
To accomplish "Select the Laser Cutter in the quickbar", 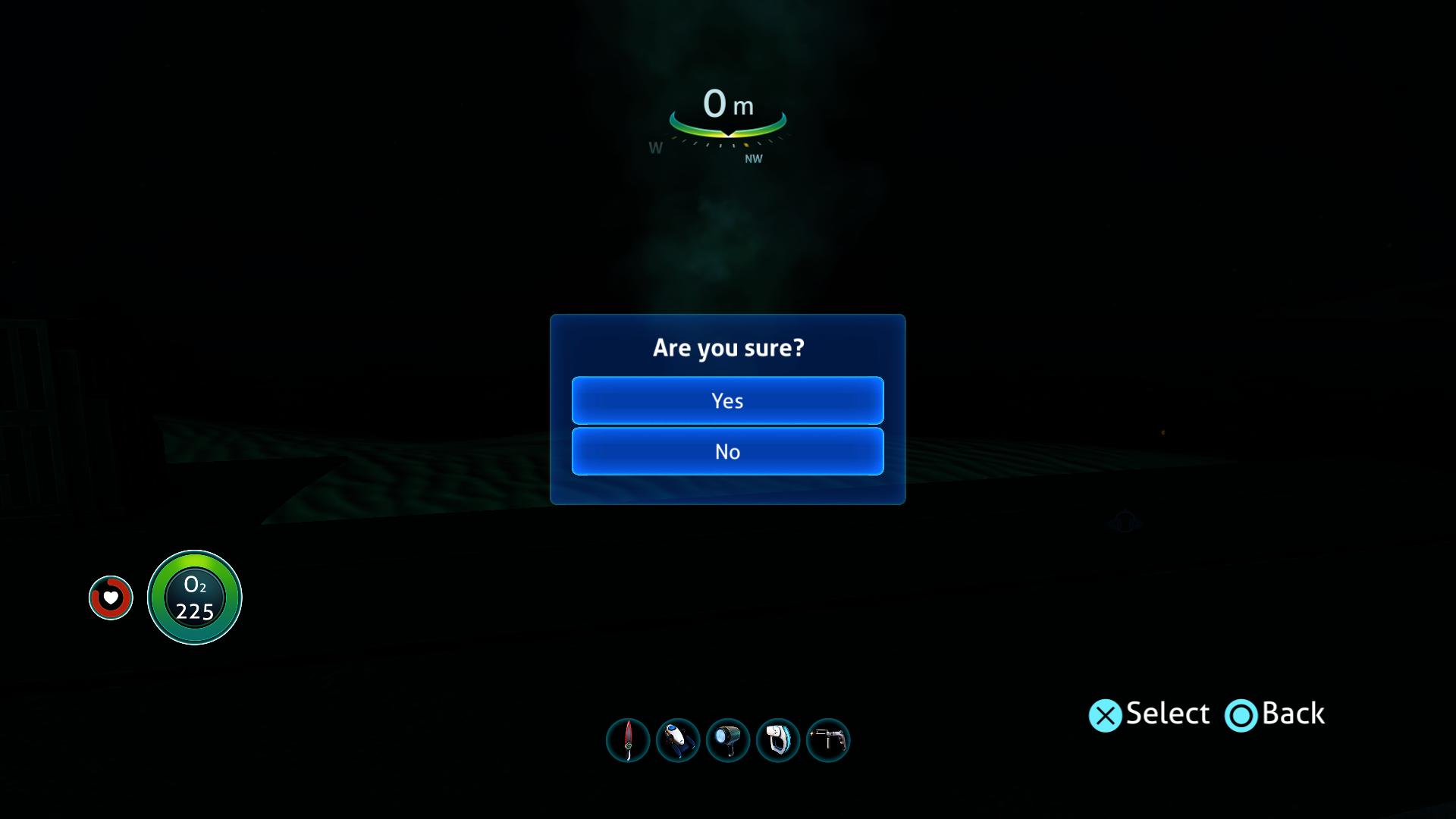I will 827,741.
